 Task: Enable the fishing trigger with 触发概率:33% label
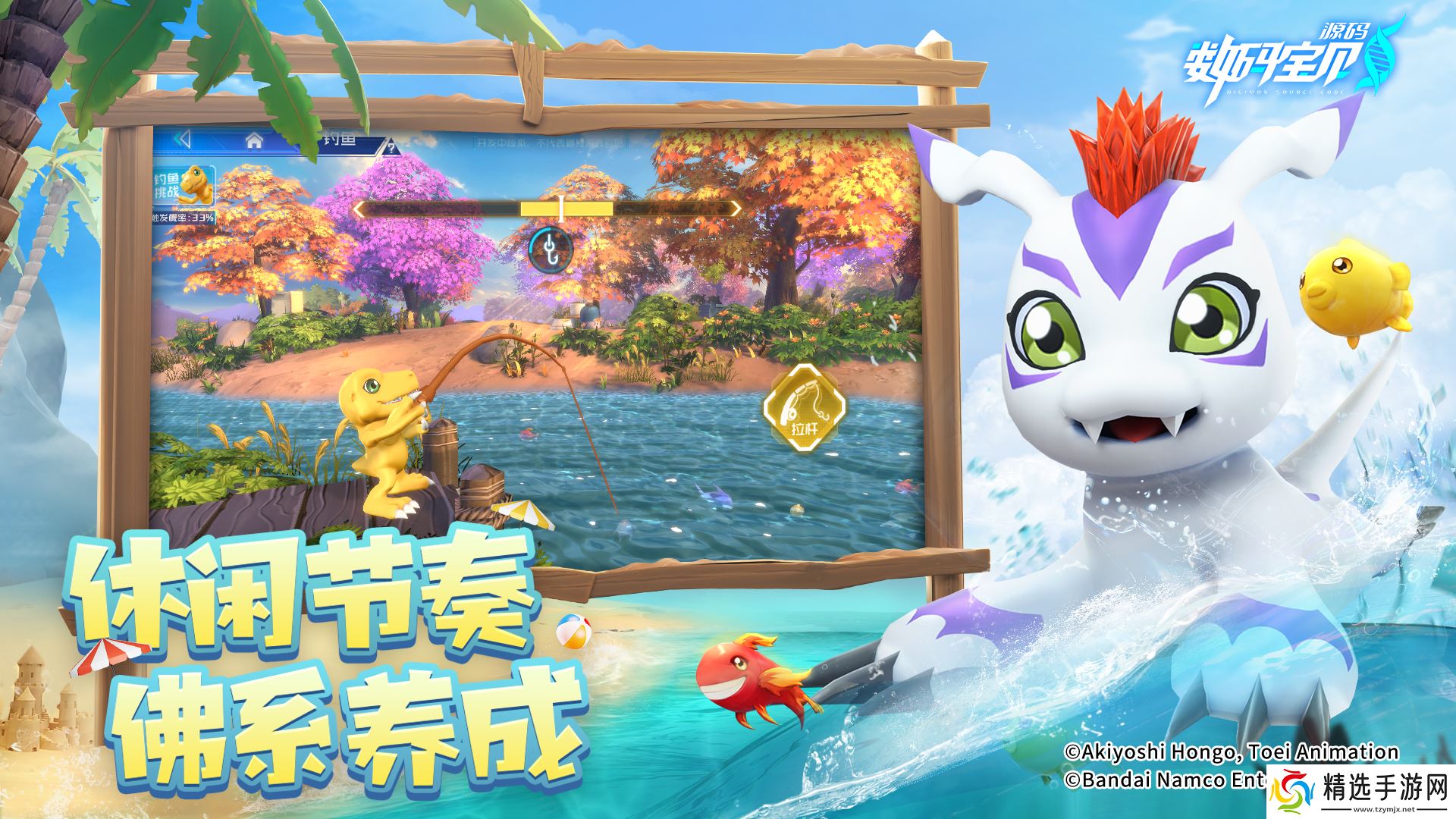(x=182, y=218)
